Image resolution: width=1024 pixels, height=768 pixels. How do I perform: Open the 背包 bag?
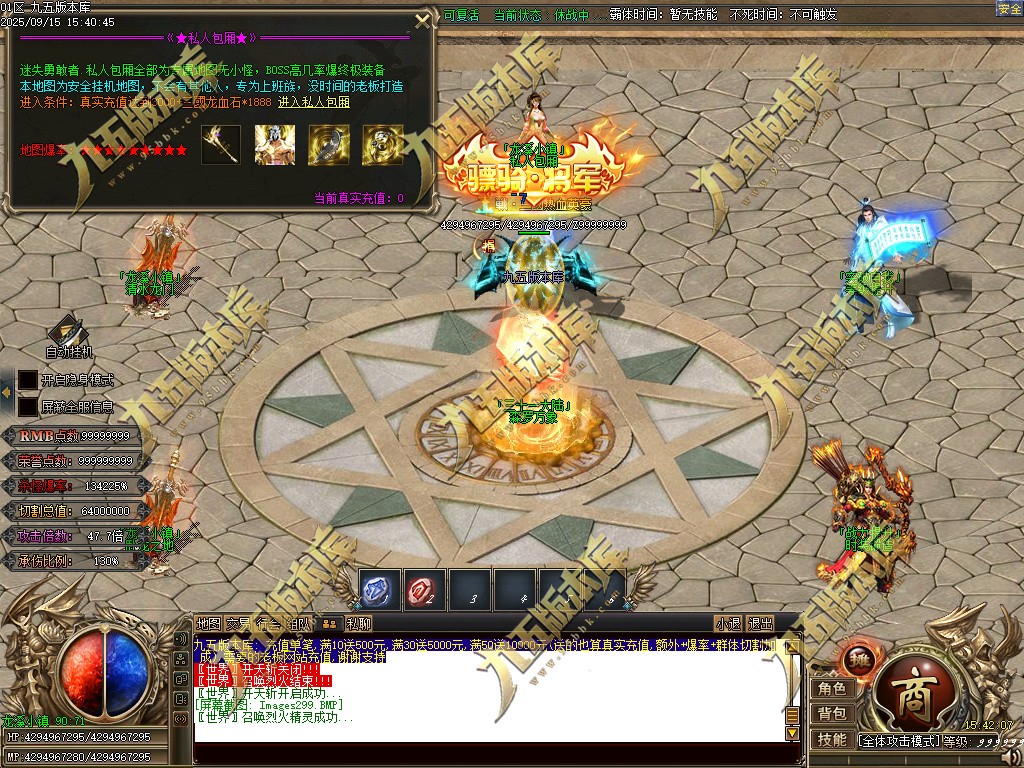tap(832, 713)
